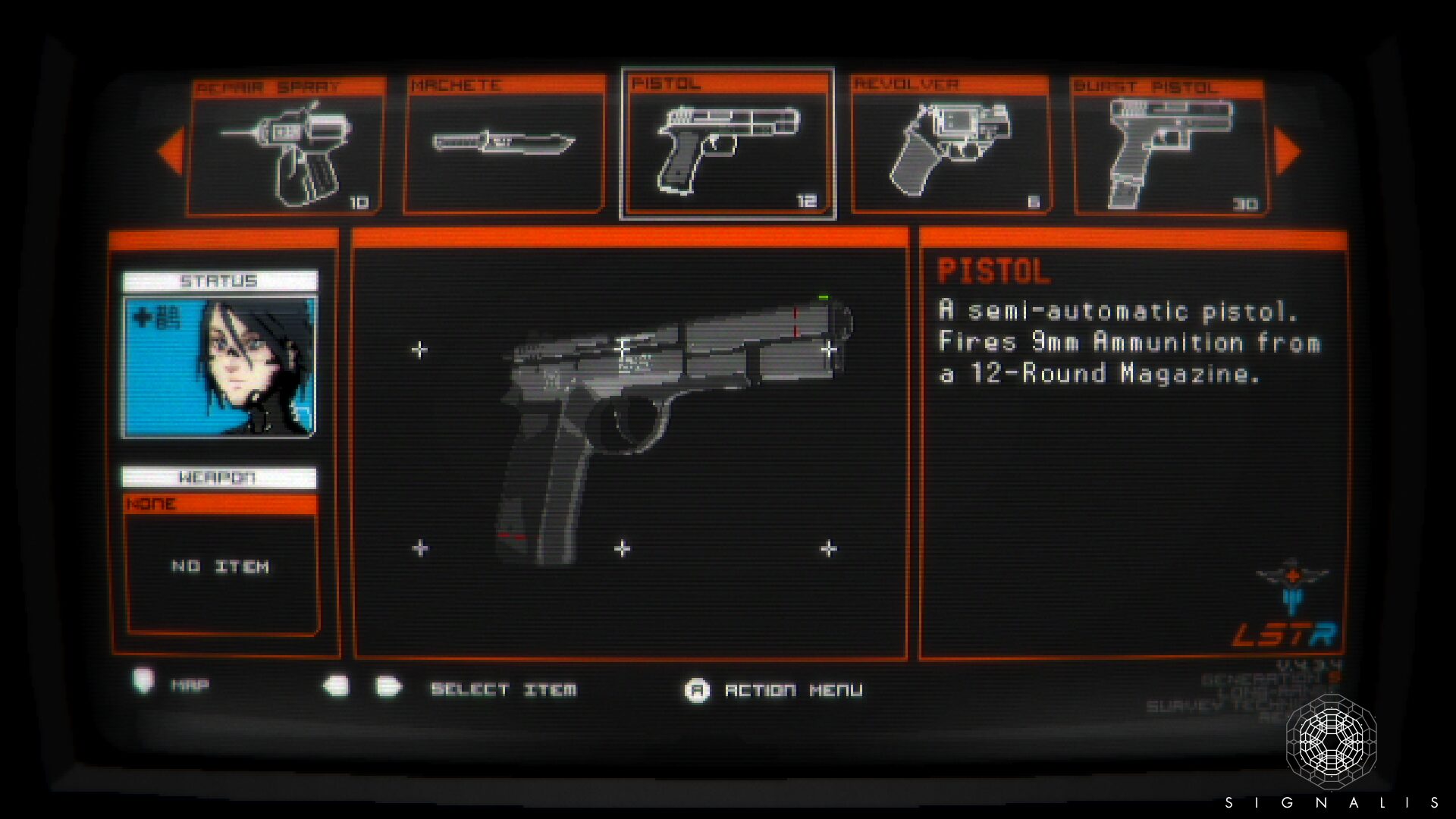The image size is (1456, 819).
Task: Click the right inventory scroll arrow
Action: click(1288, 152)
